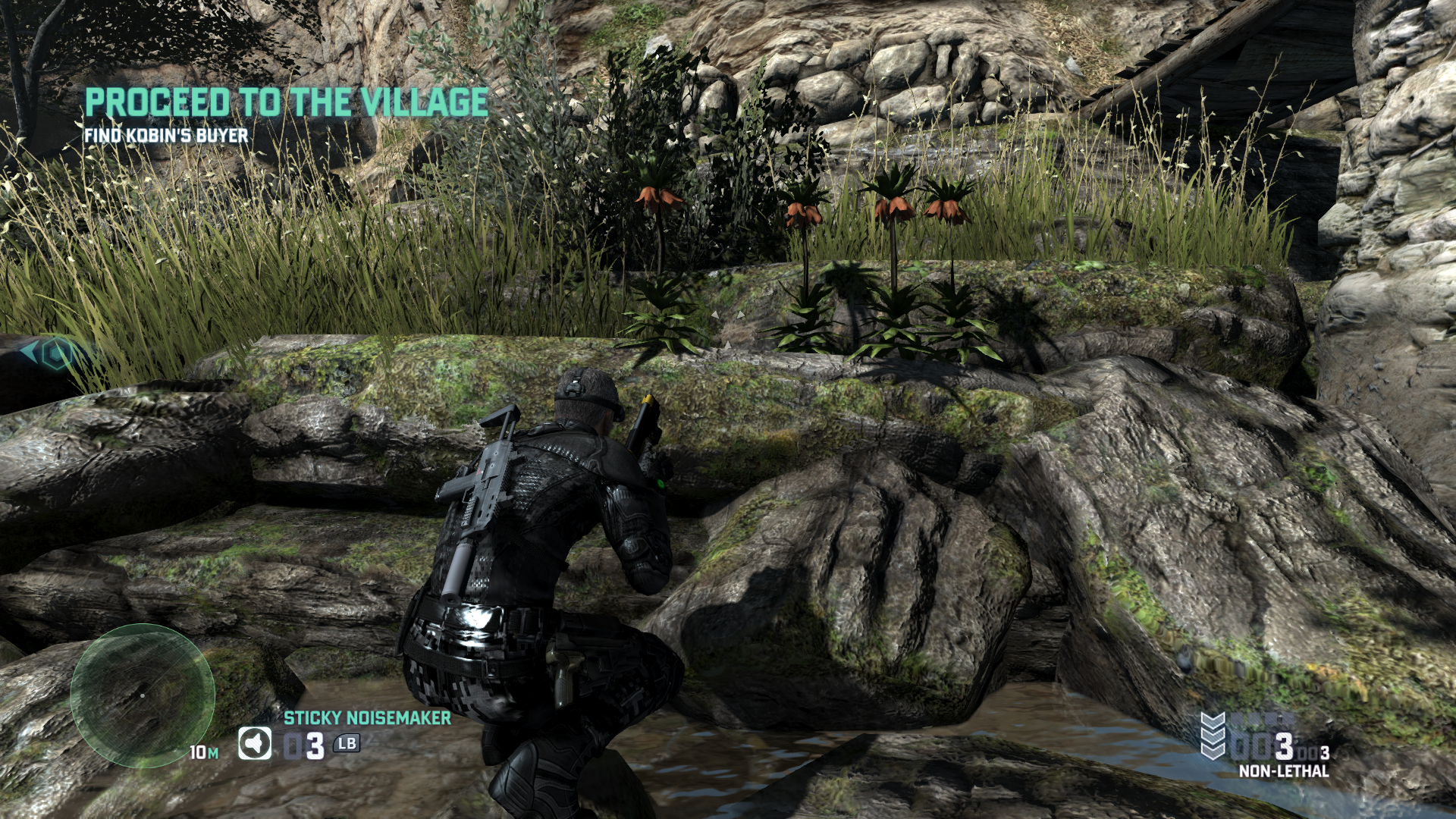The height and width of the screenshot is (819, 1456).
Task: Click the hexagonal objective waypoint marker
Action: click(x=55, y=353)
